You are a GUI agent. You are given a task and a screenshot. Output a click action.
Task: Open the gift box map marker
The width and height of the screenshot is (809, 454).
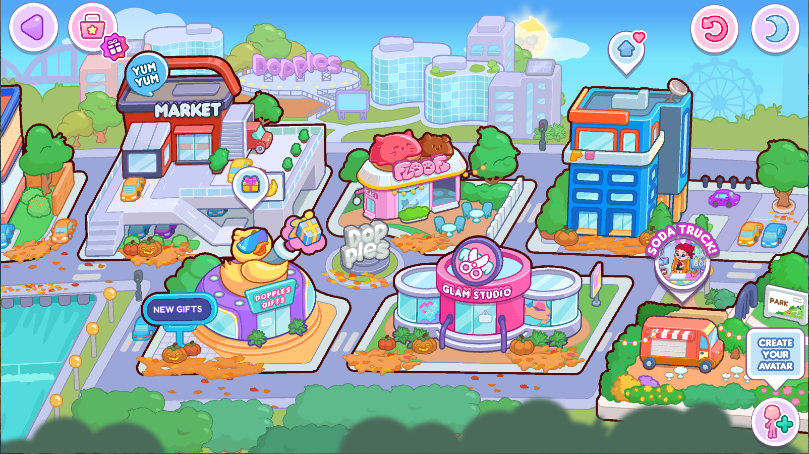tap(250, 185)
